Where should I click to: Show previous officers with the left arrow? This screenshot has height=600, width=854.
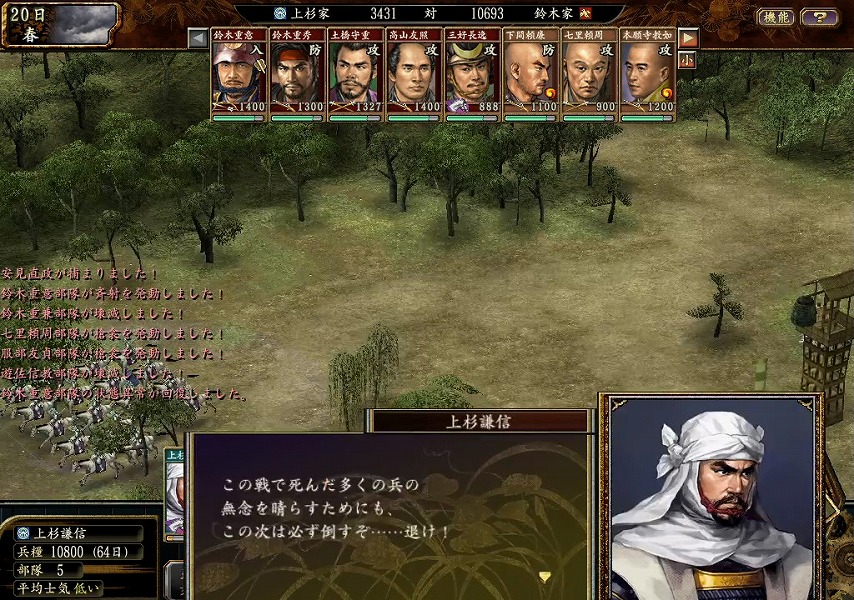point(198,38)
